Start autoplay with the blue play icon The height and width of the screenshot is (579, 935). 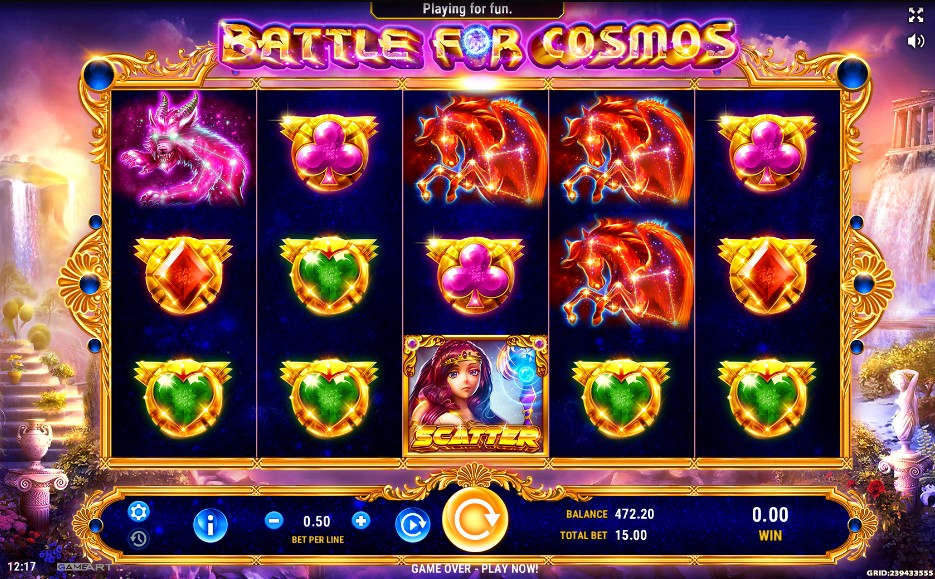(x=412, y=524)
